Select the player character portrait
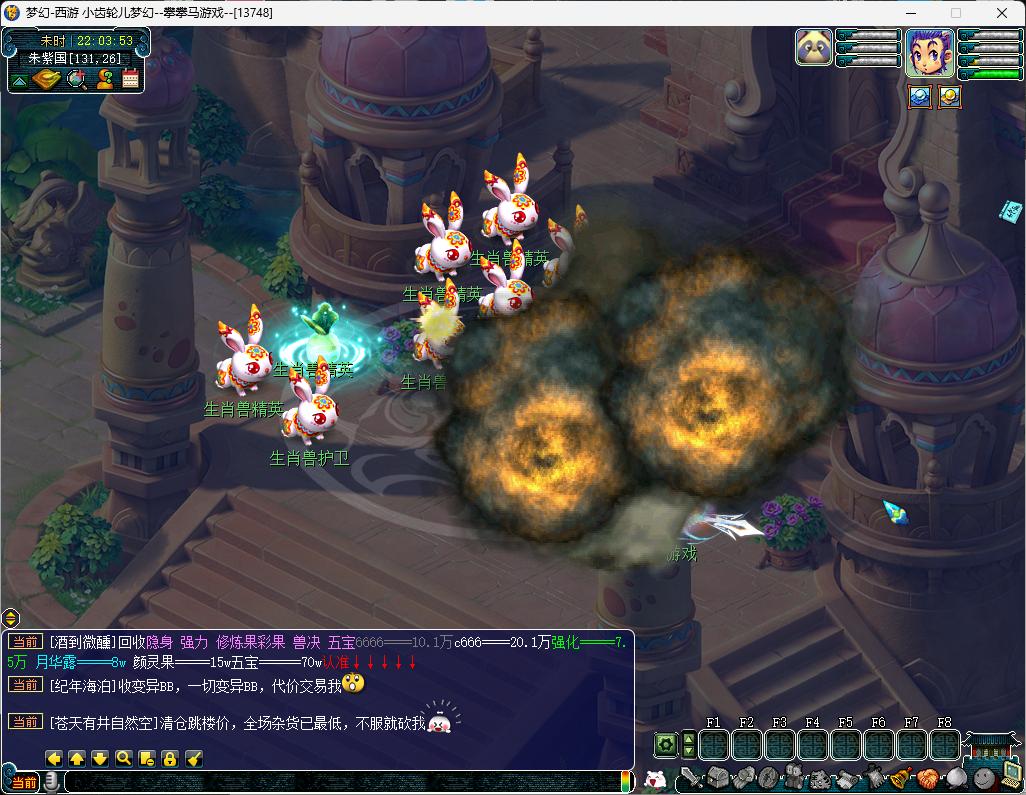 [x=929, y=52]
